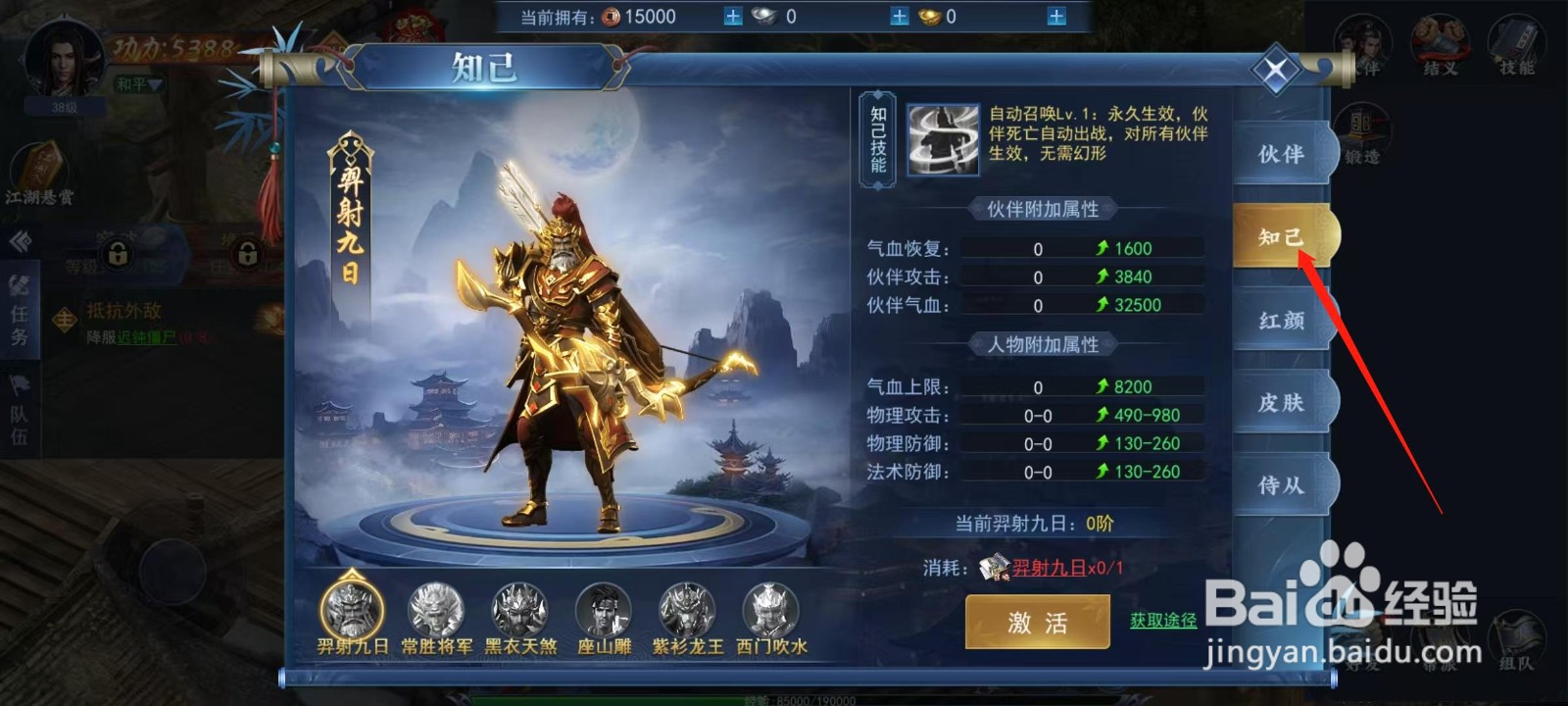The image size is (1568, 706).
Task: Select the 座山雕 companion icon
Action: 605,611
